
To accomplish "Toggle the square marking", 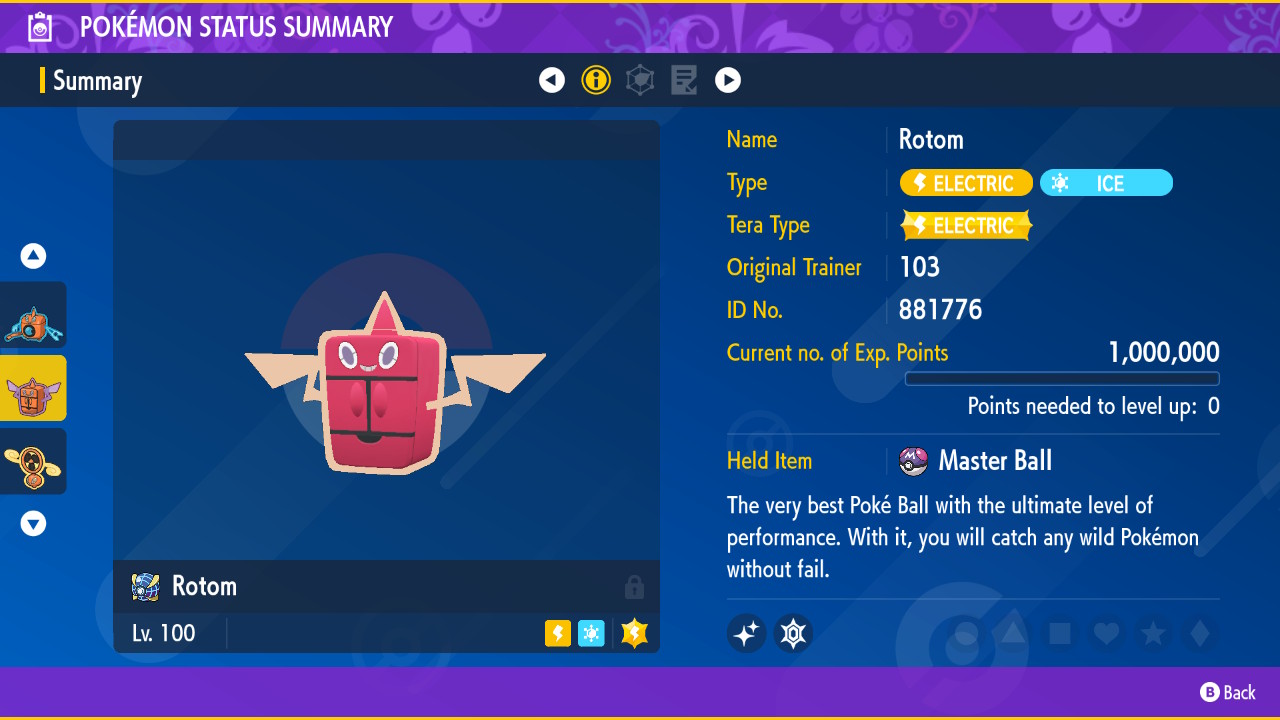I will (1059, 633).
